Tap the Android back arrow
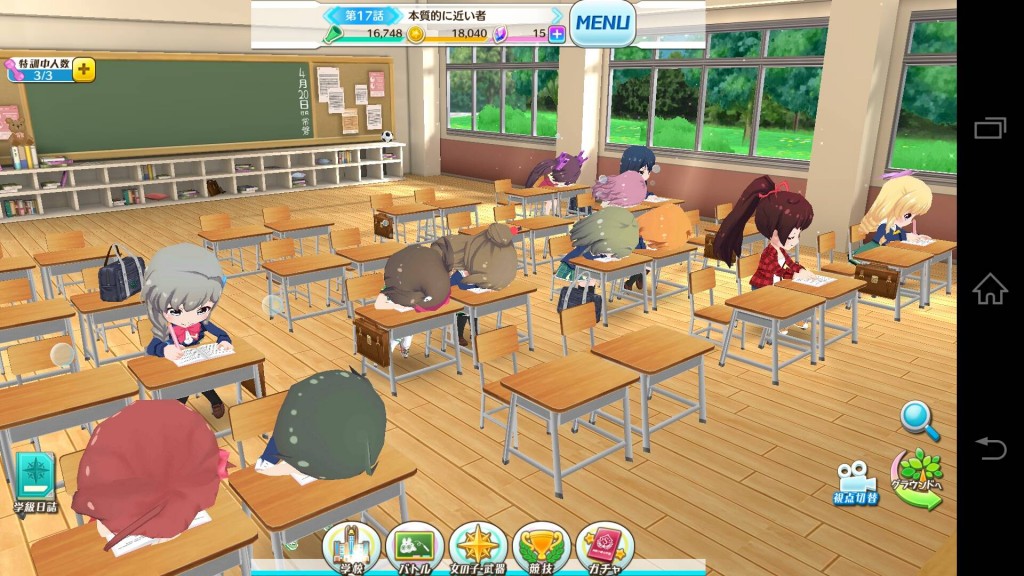 [989, 449]
